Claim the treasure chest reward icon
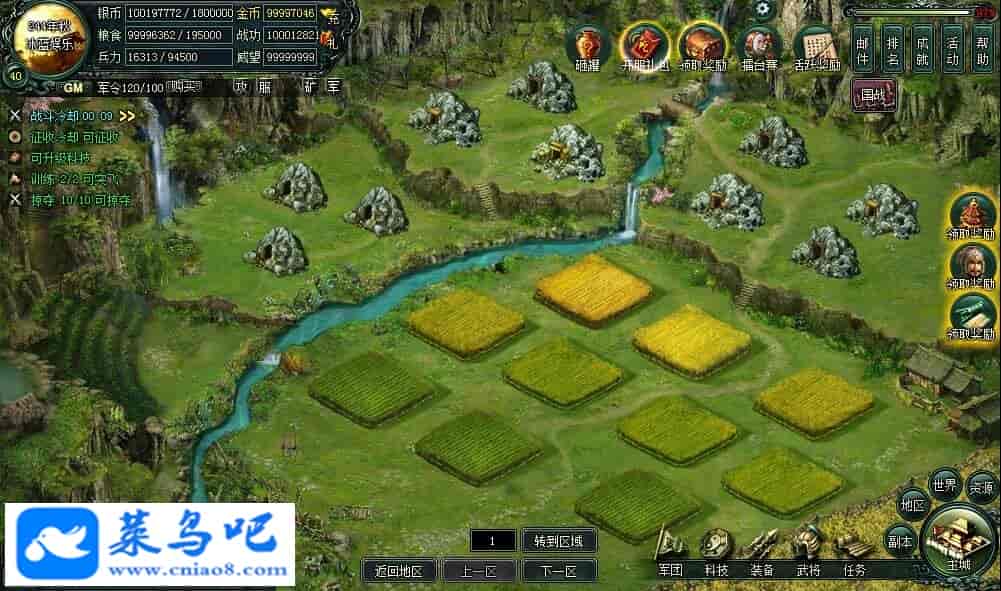 pyautogui.click(x=703, y=45)
